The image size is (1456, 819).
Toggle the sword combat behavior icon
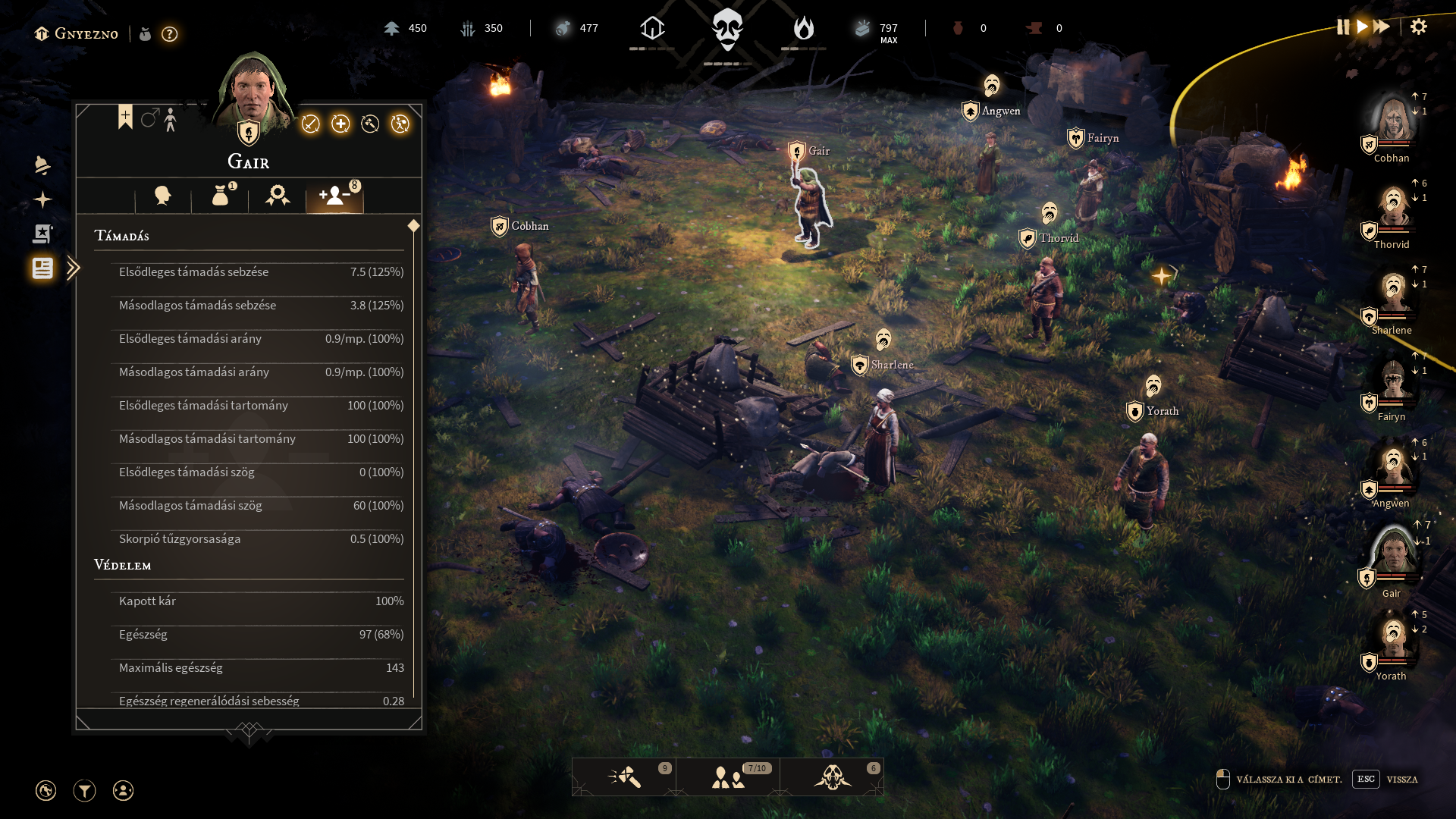[x=310, y=124]
